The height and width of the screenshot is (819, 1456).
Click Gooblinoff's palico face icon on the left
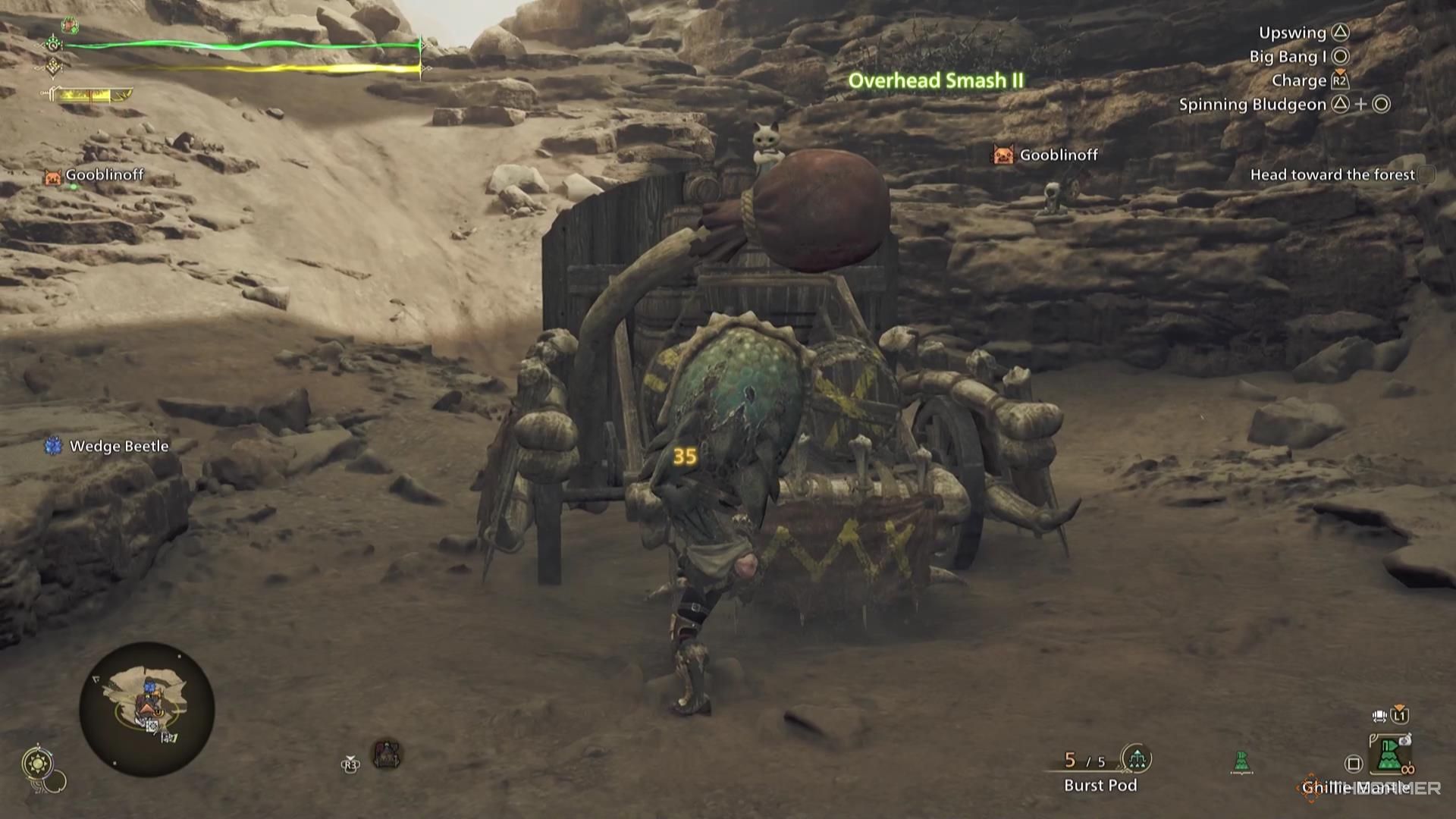coord(52,176)
